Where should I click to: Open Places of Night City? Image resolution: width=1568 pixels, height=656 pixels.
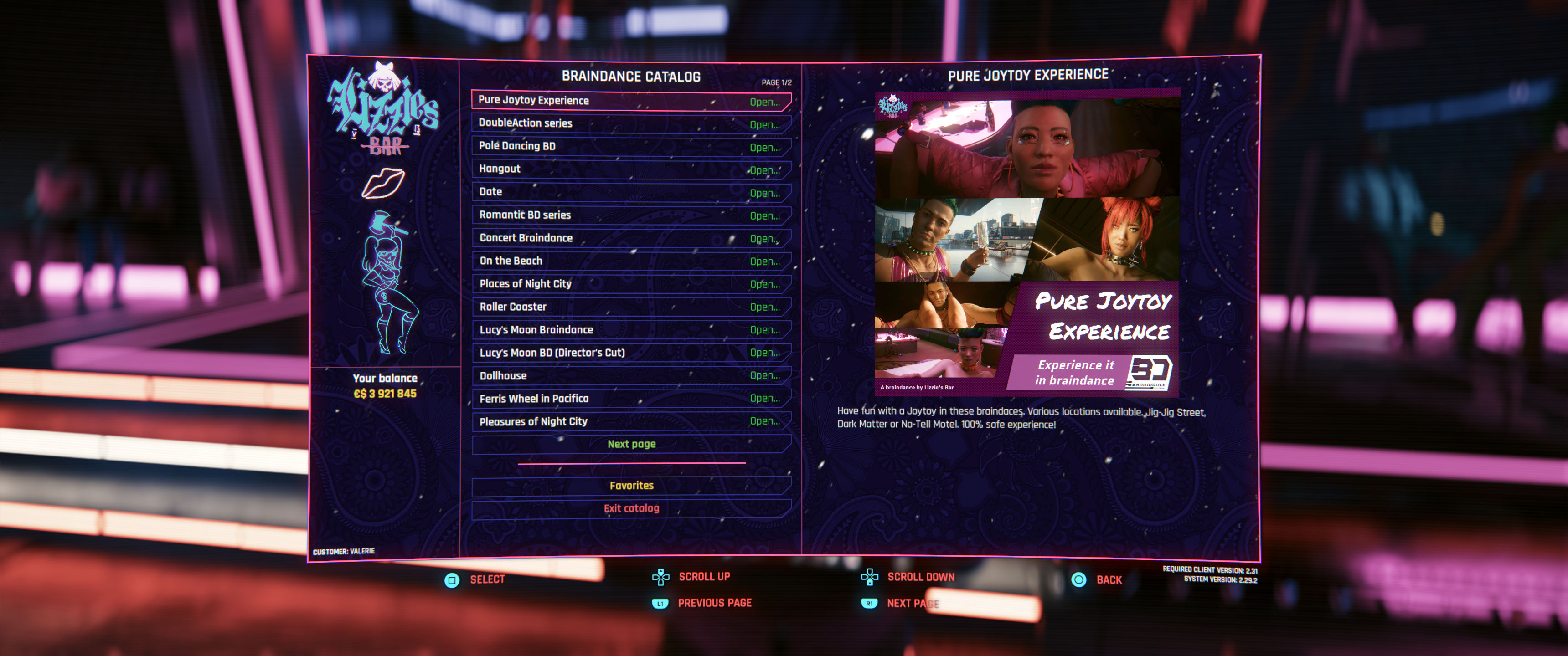pyautogui.click(x=630, y=284)
